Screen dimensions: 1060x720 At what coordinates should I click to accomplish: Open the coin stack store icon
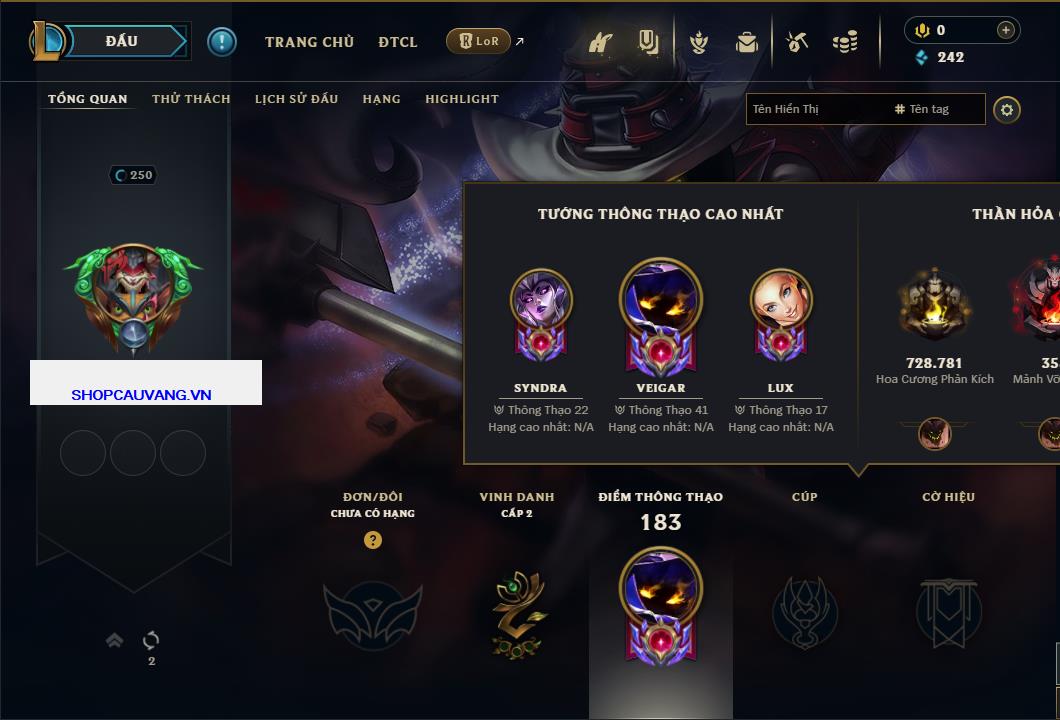click(845, 42)
